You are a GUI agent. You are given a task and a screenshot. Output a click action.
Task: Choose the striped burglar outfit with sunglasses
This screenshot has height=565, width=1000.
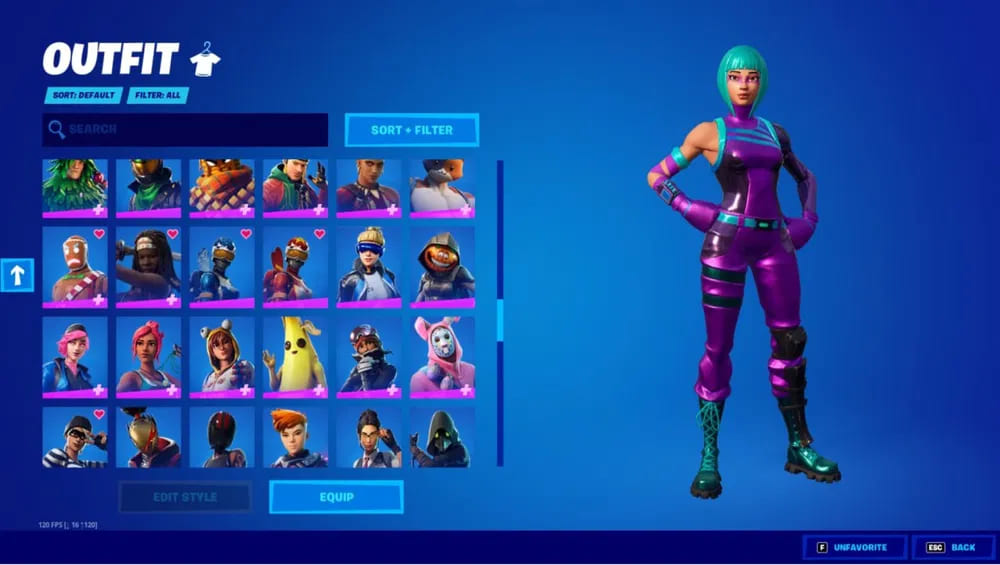click(x=75, y=437)
